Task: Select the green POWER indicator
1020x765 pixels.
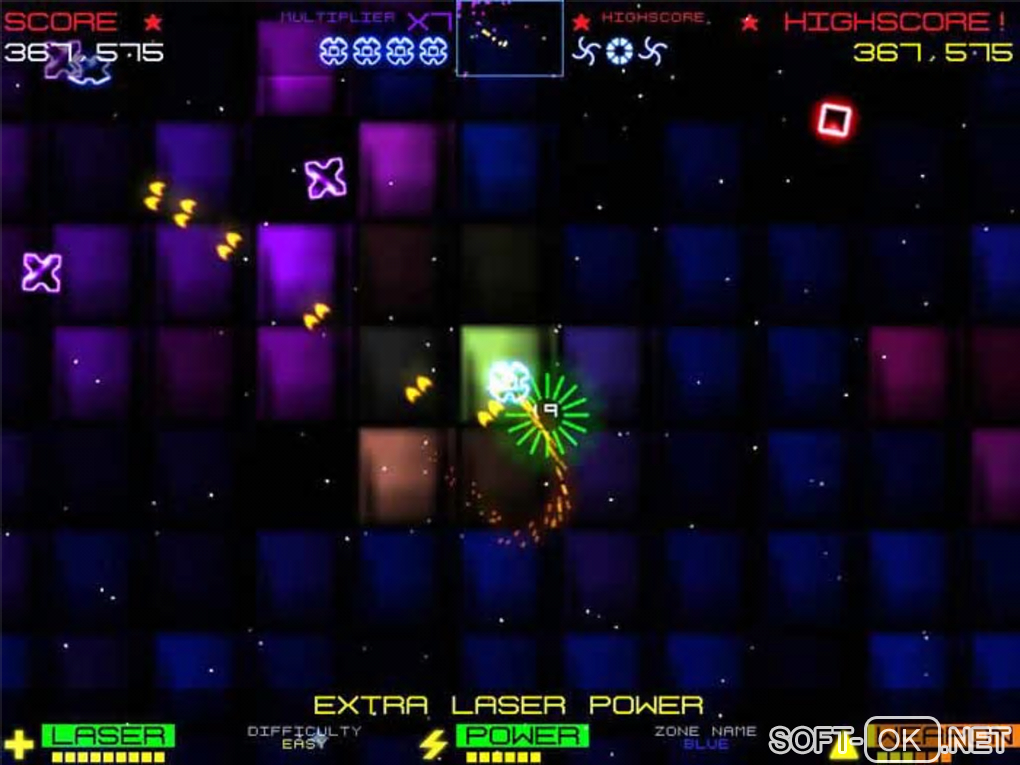Action: tap(522, 736)
